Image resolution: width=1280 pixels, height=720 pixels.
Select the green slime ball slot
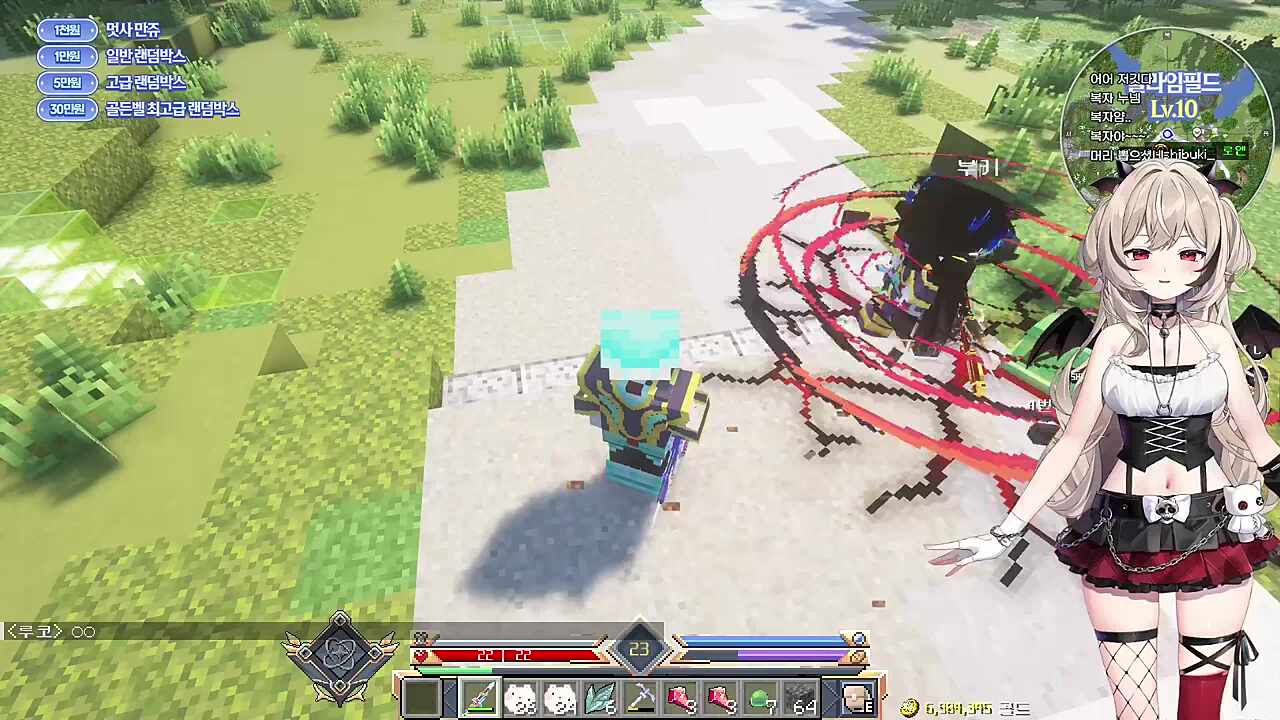coord(762,698)
